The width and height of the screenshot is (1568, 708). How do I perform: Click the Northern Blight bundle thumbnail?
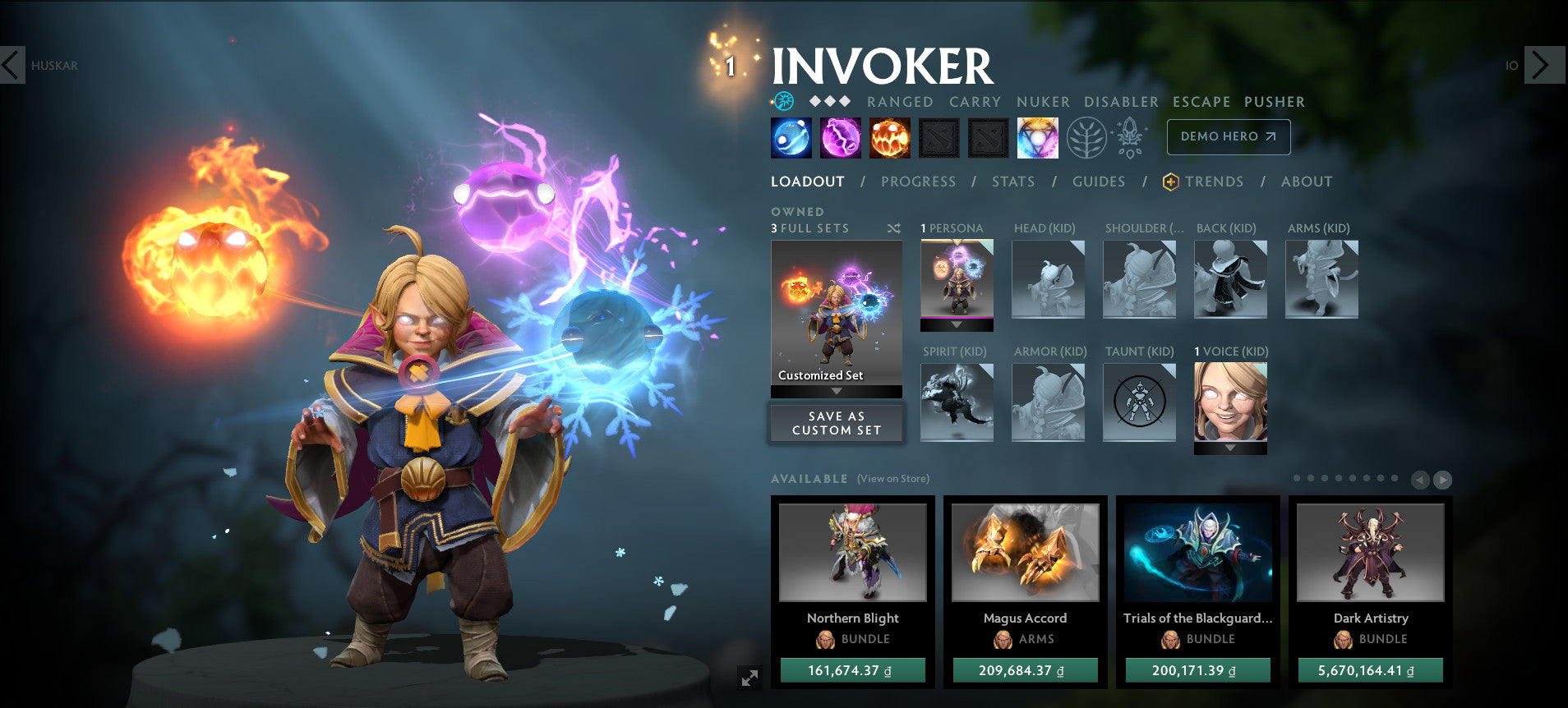pos(852,552)
